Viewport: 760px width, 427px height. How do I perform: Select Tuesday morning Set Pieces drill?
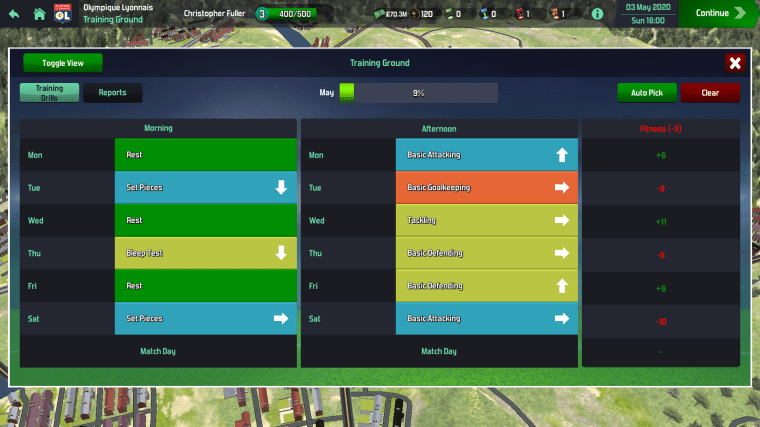coord(206,187)
